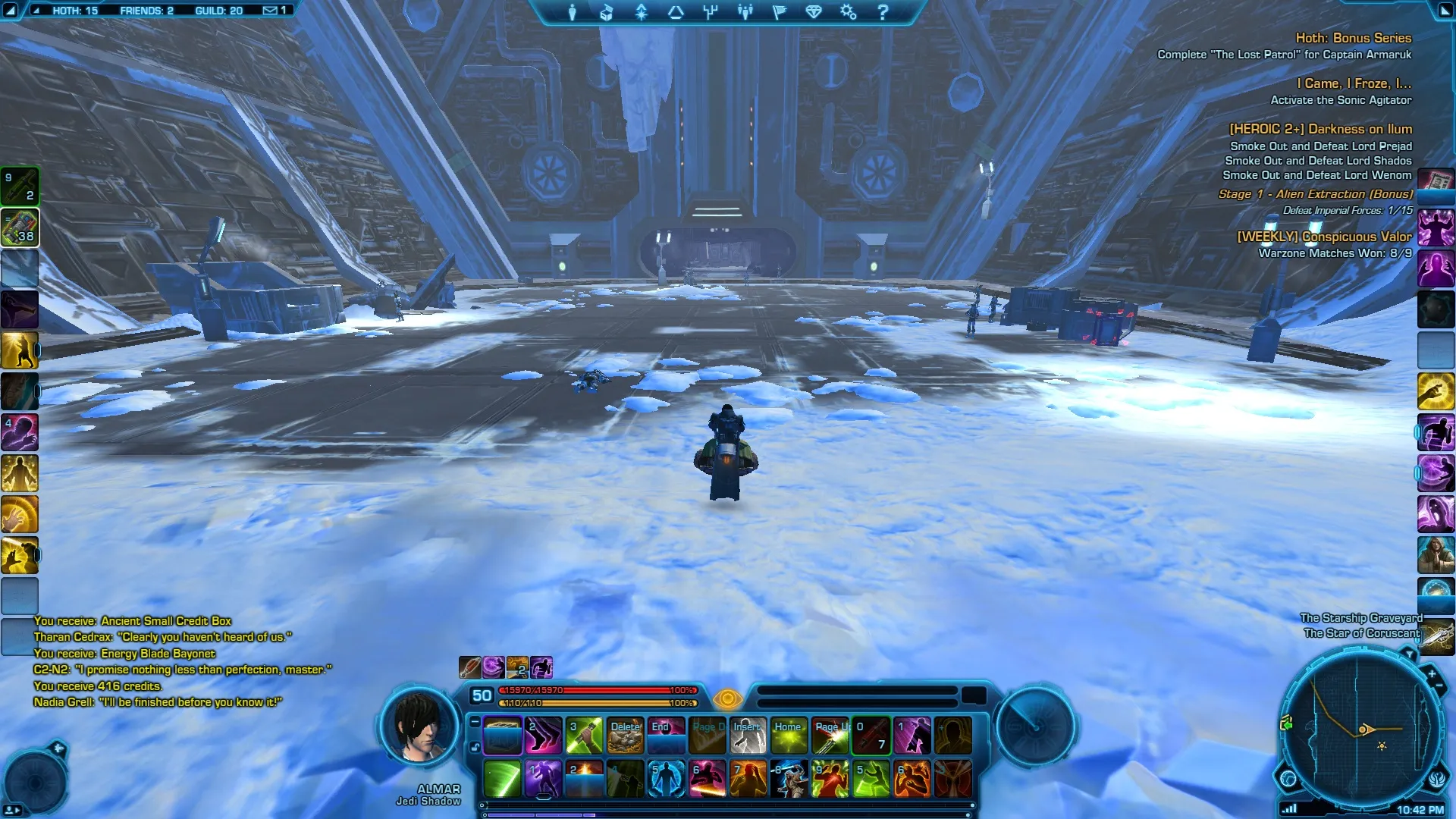Click the orange eye icon above action bar
The height and width of the screenshot is (819, 1456).
(727, 698)
